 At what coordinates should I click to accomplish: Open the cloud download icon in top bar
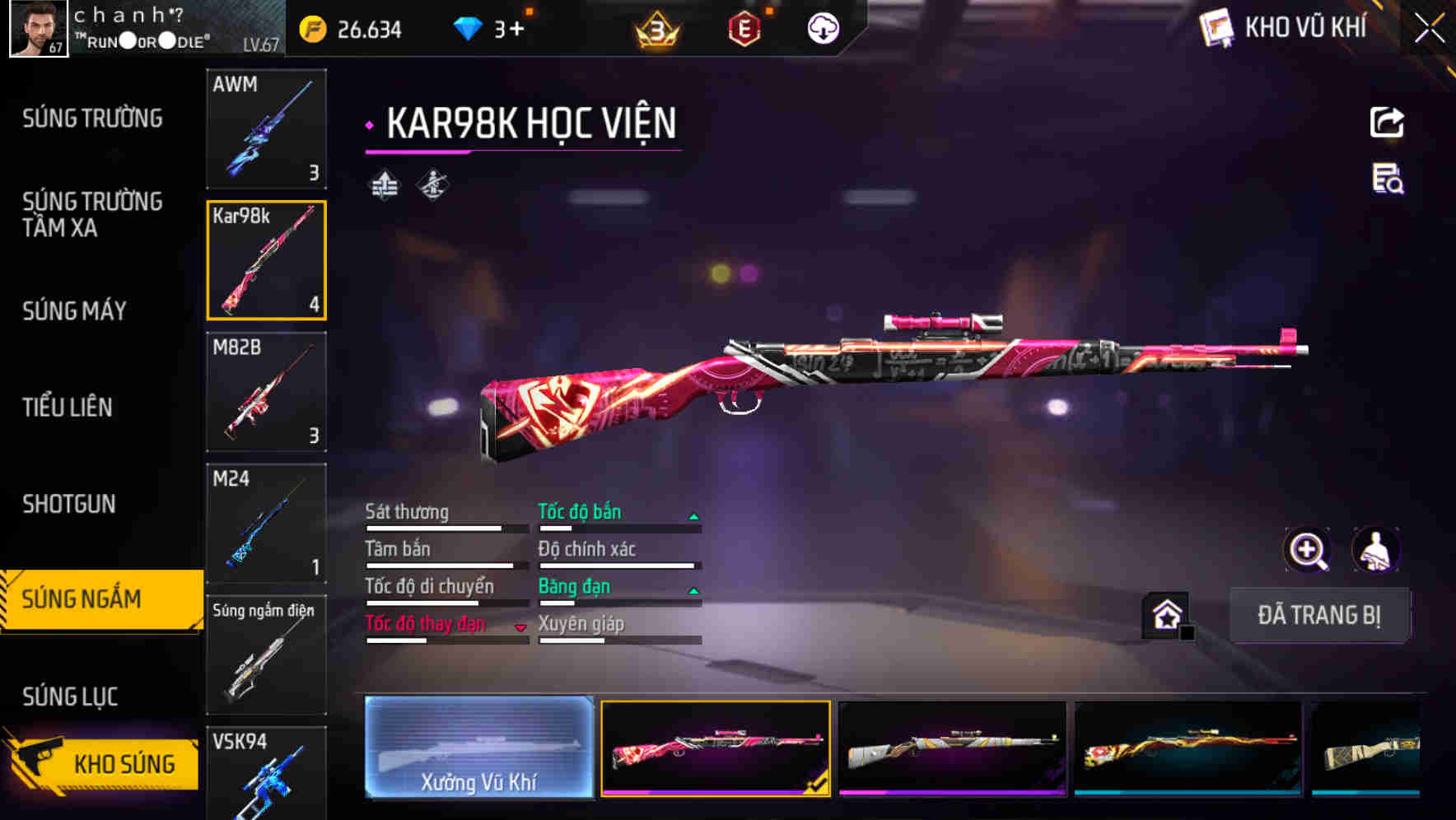(x=820, y=27)
